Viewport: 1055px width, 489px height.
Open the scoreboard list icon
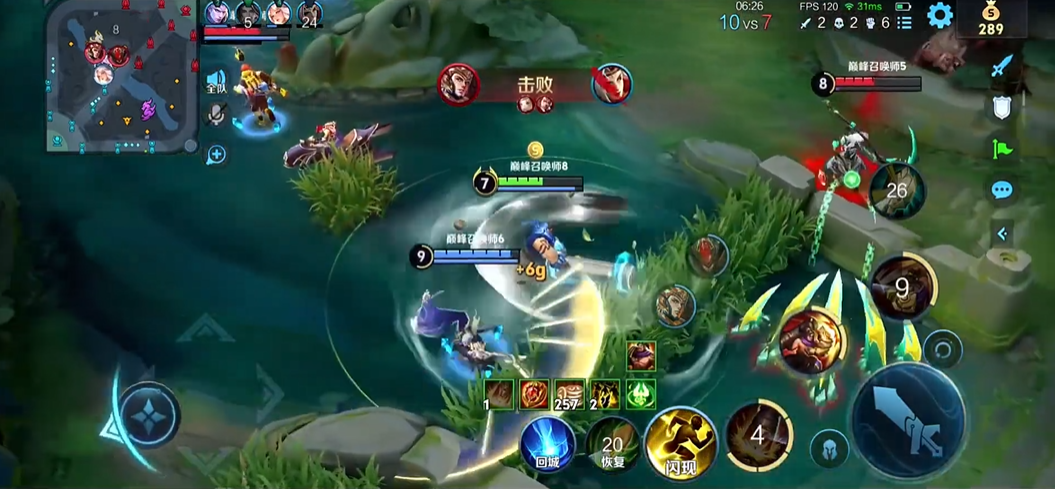(905, 23)
